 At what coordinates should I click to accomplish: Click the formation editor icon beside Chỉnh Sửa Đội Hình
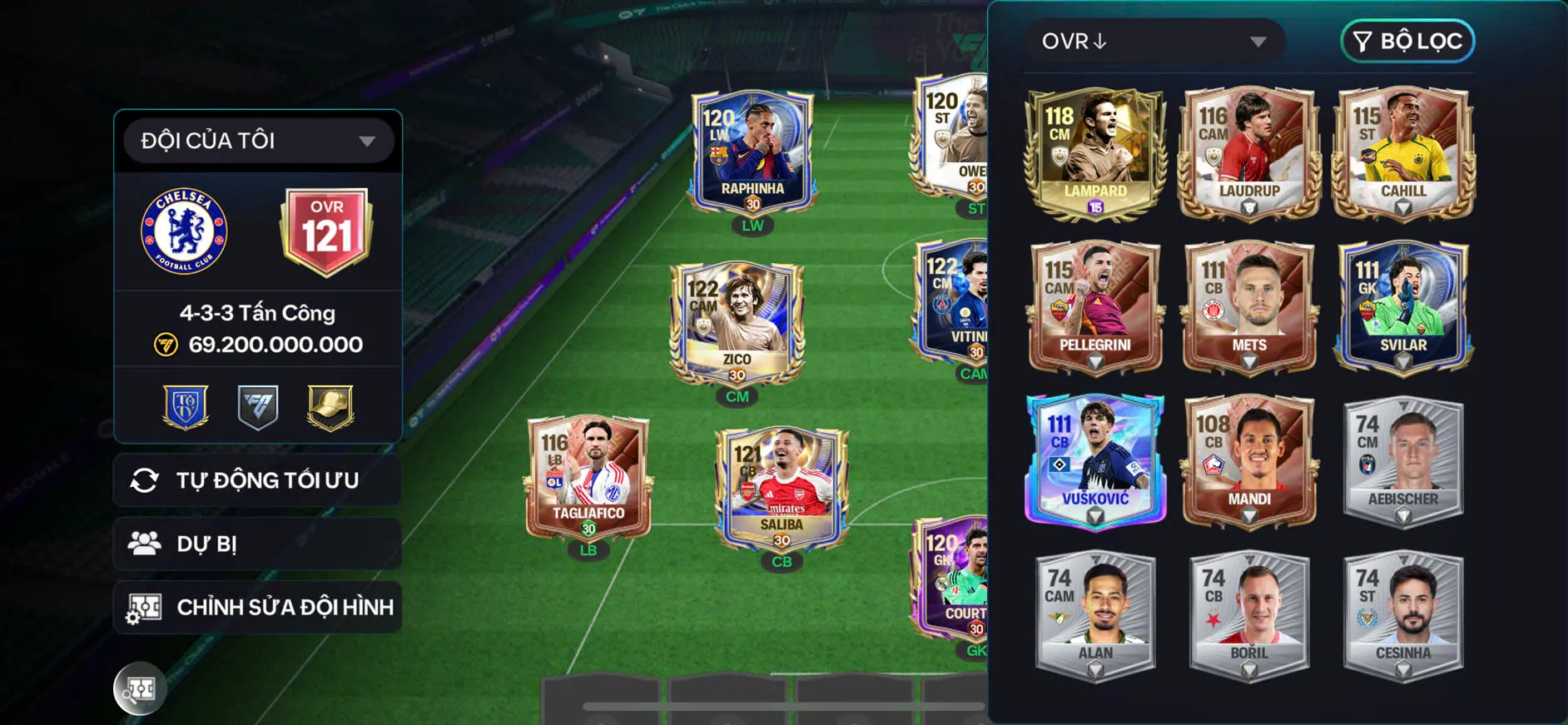[x=145, y=607]
